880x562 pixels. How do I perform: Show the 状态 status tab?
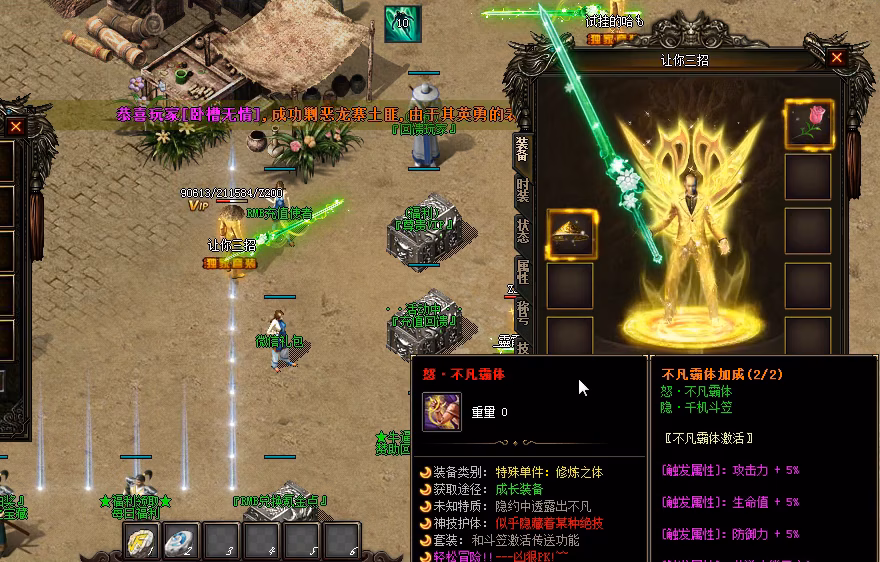point(522,232)
